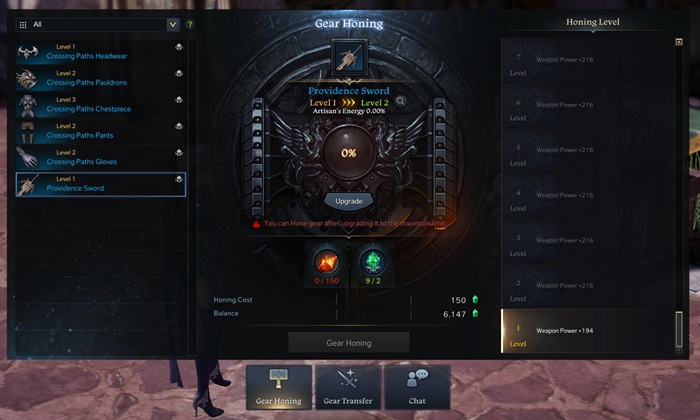Click the large Gear Honing button

click(x=349, y=343)
